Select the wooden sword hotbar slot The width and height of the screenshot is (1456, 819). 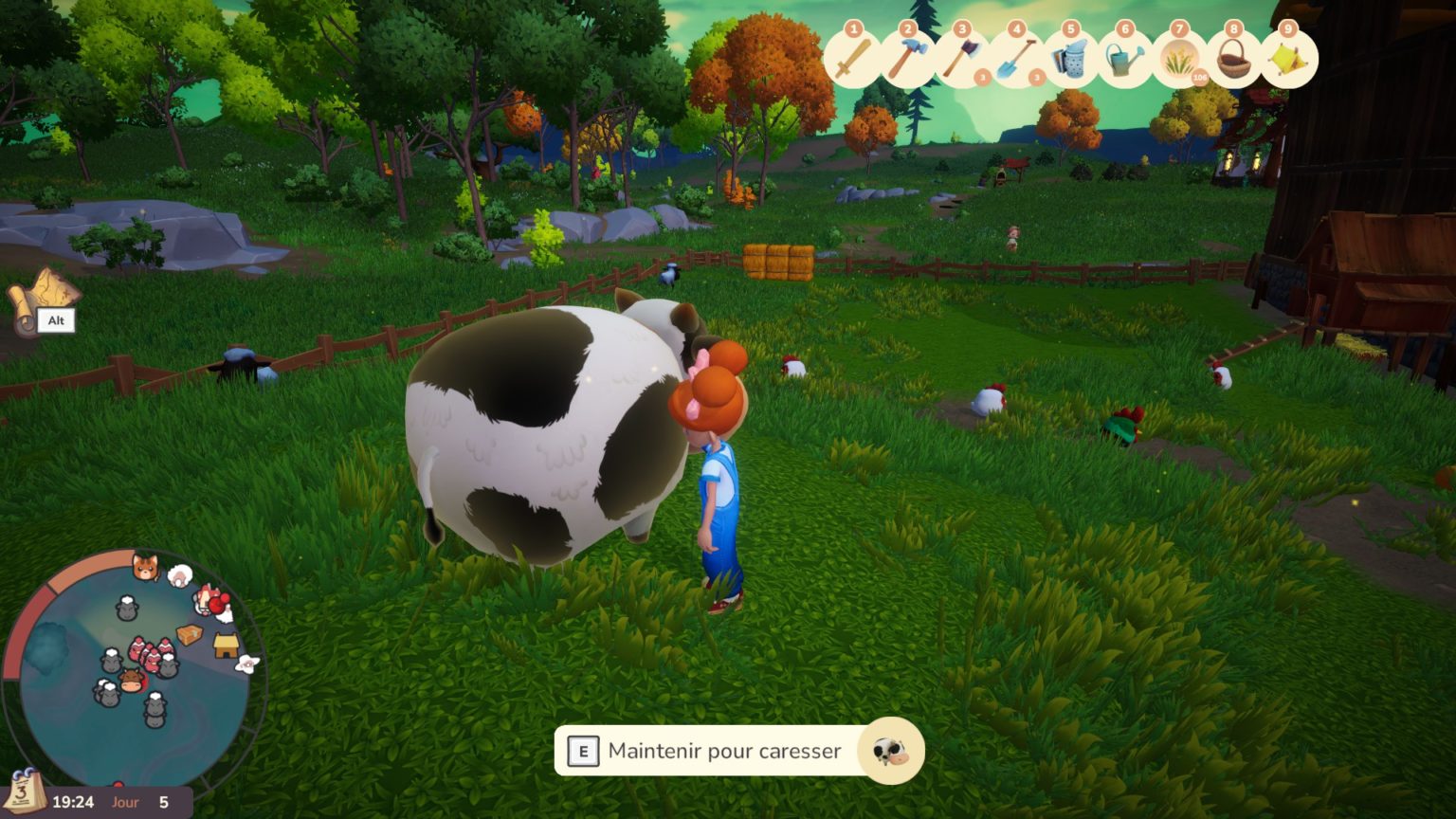pos(853,60)
